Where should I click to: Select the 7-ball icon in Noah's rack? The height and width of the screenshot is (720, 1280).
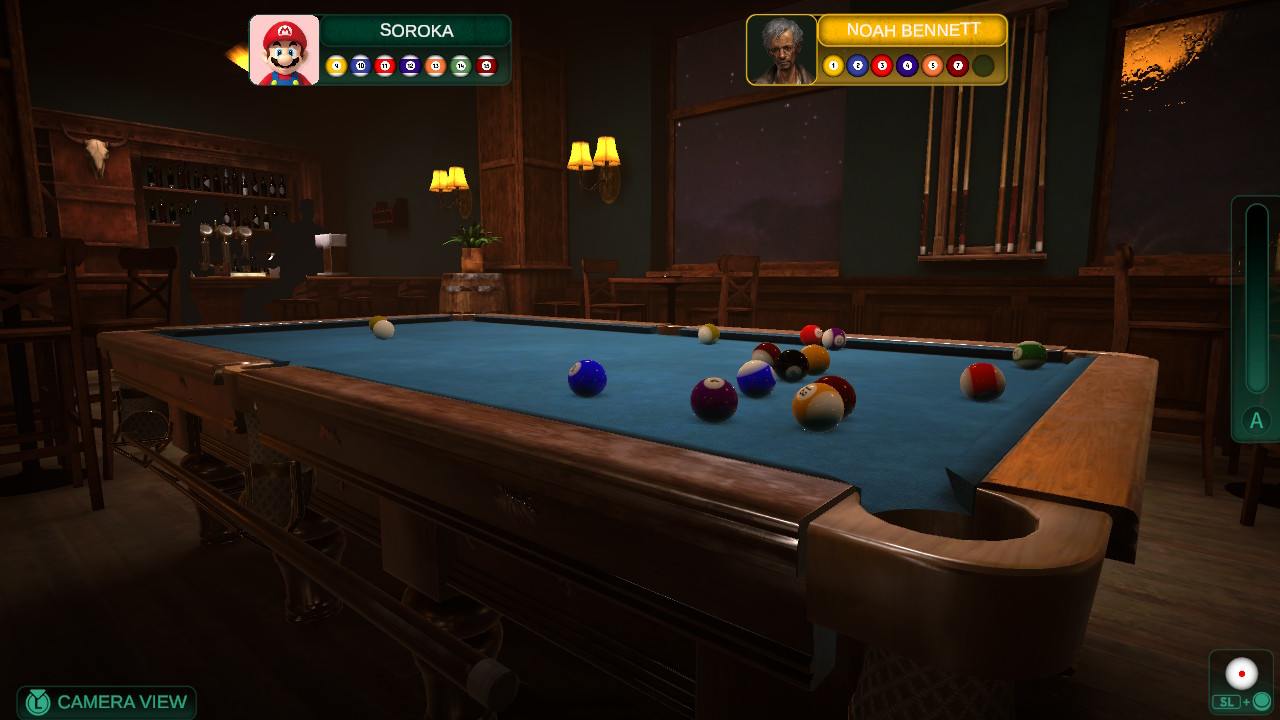(957, 65)
